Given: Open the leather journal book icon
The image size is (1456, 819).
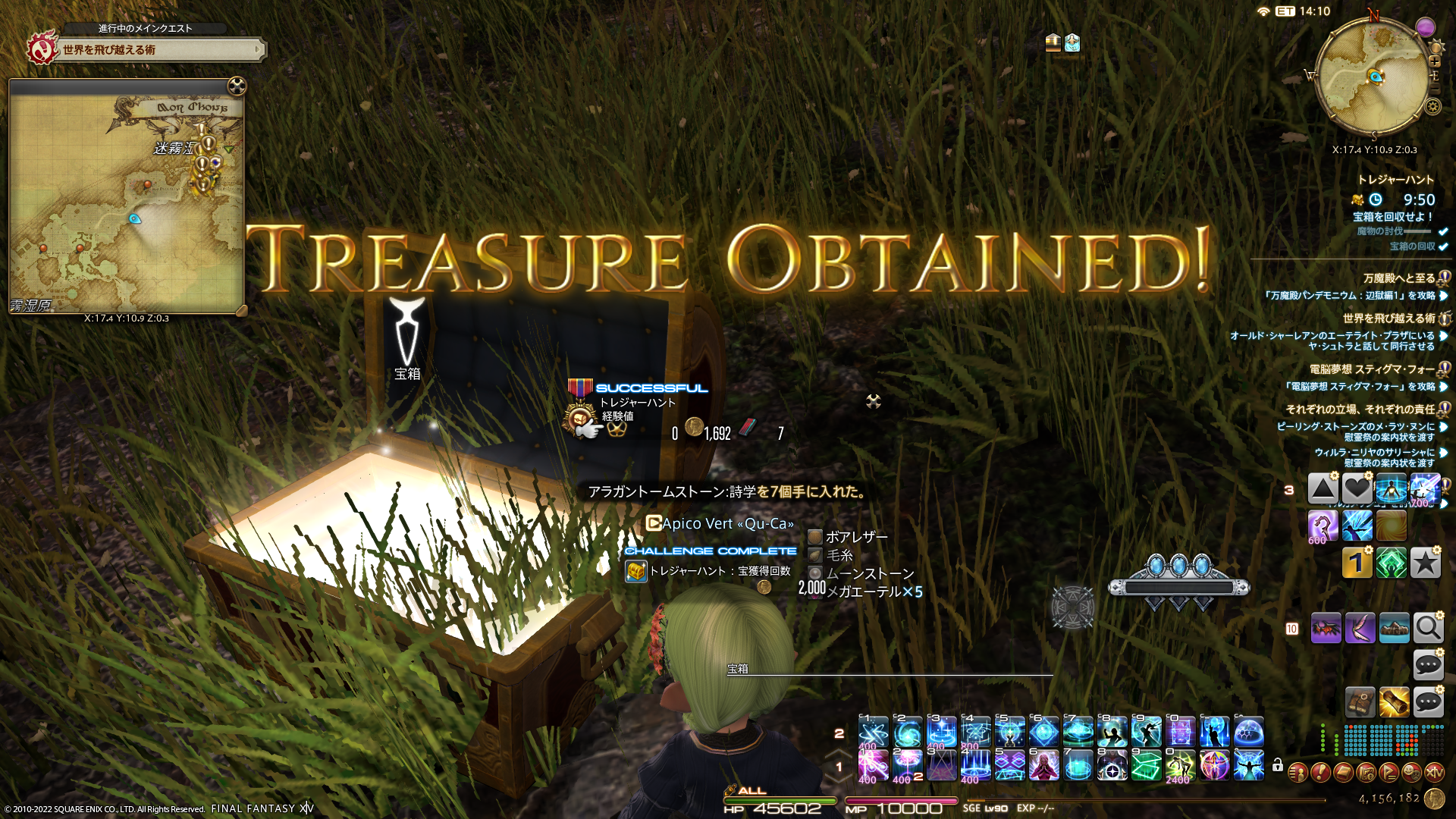Looking at the screenshot, I should click(x=1360, y=703).
